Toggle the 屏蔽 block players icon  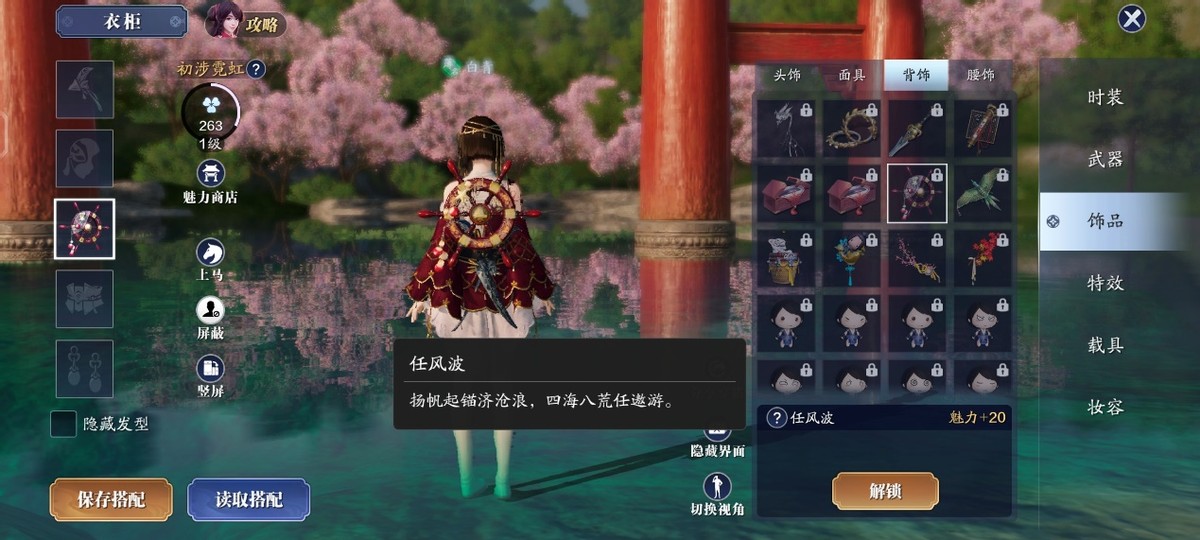pos(210,311)
